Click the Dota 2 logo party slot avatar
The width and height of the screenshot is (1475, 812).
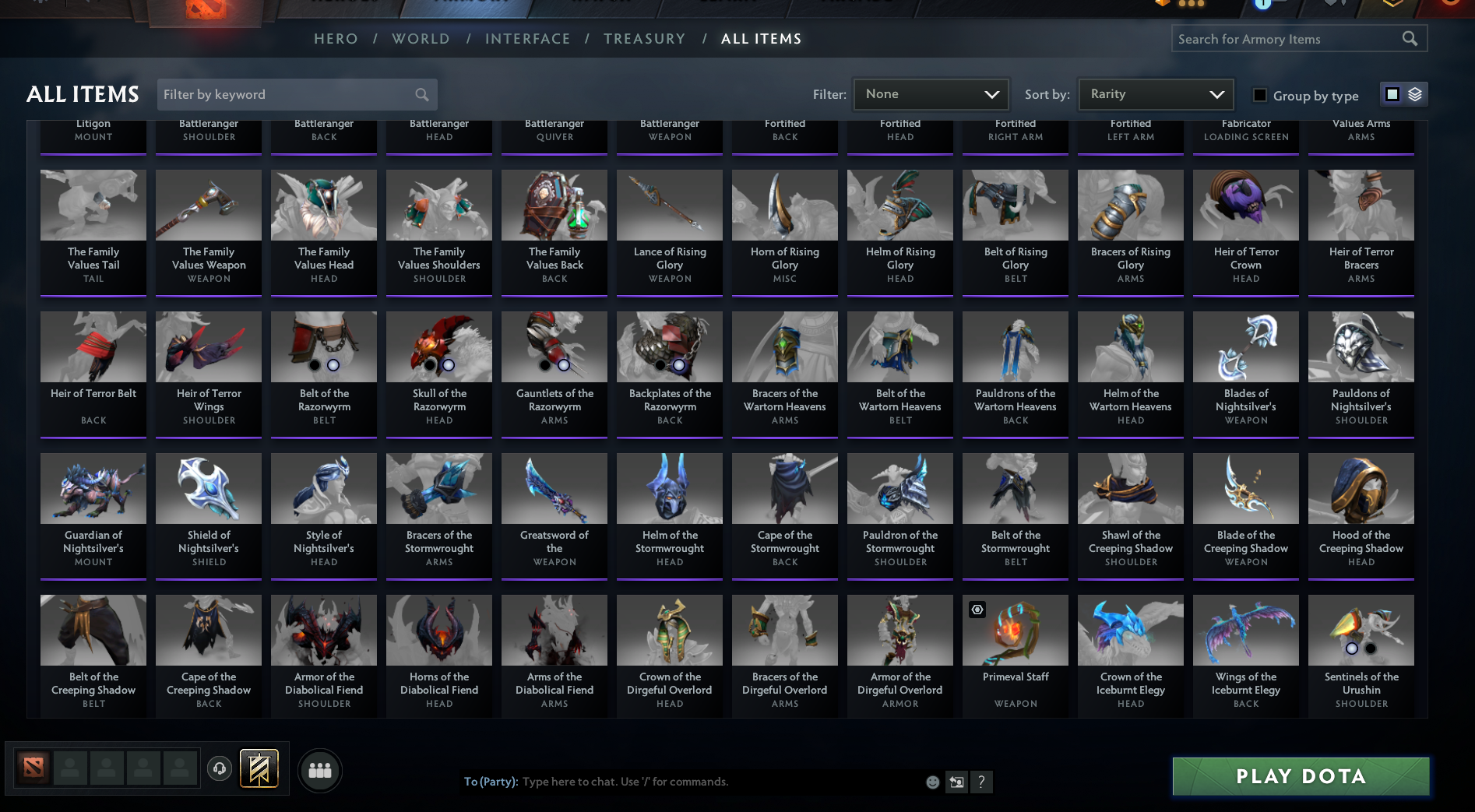(x=33, y=768)
